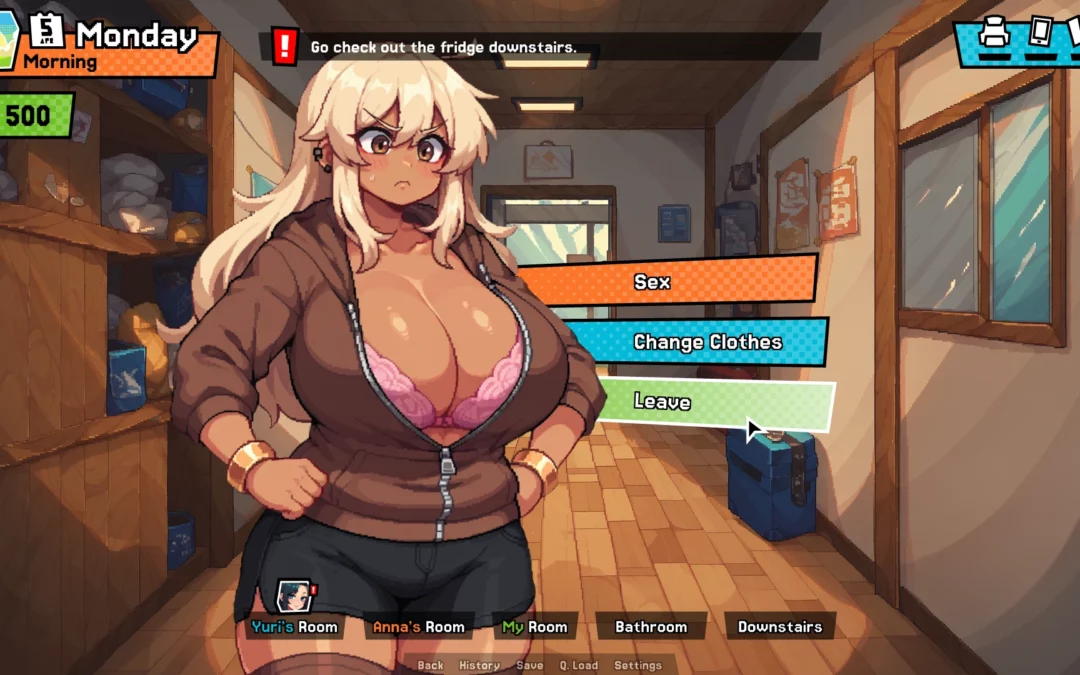Visit the Bathroom

[651, 627]
